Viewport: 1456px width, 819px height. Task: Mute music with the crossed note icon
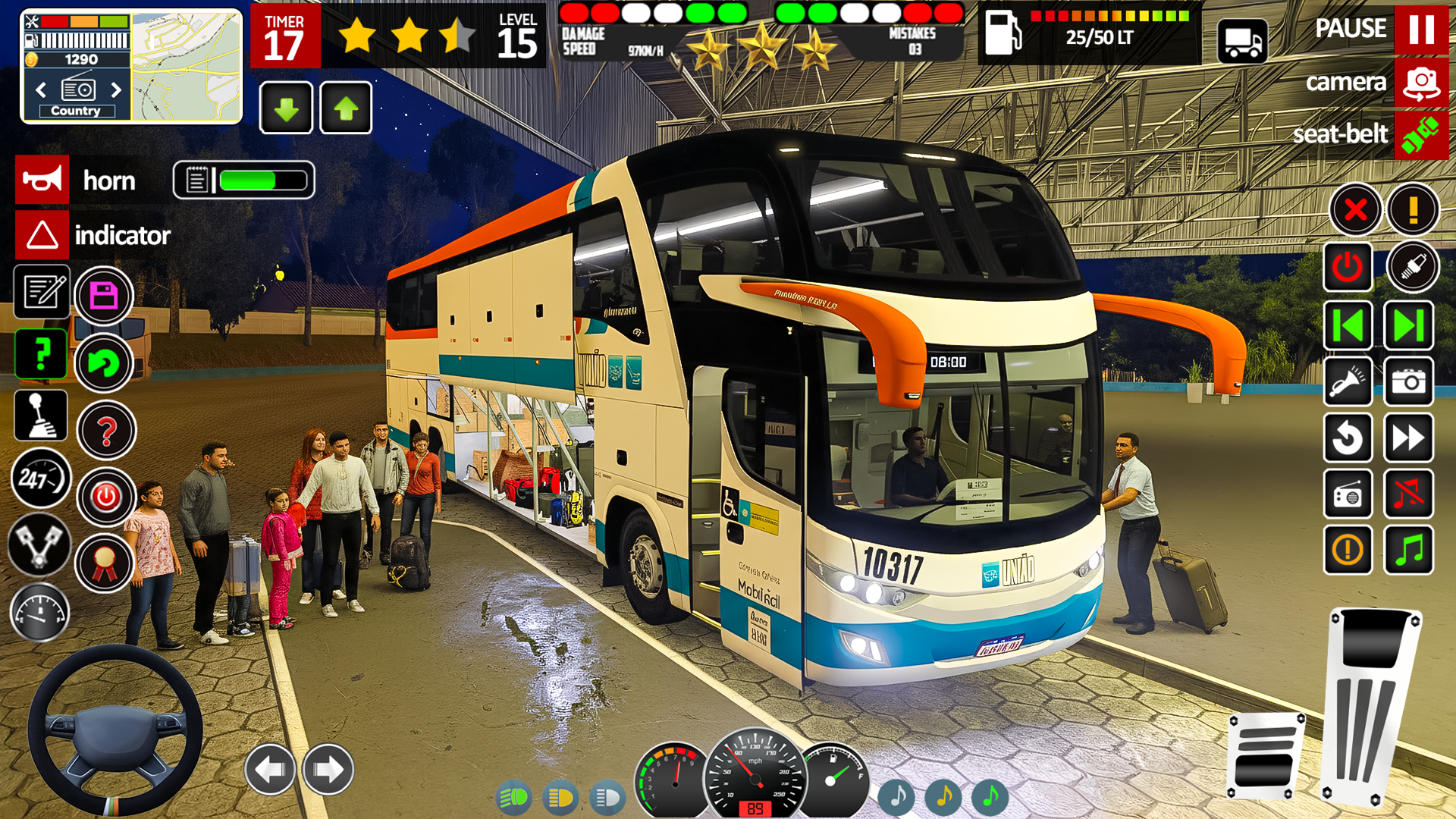pyautogui.click(x=1409, y=494)
